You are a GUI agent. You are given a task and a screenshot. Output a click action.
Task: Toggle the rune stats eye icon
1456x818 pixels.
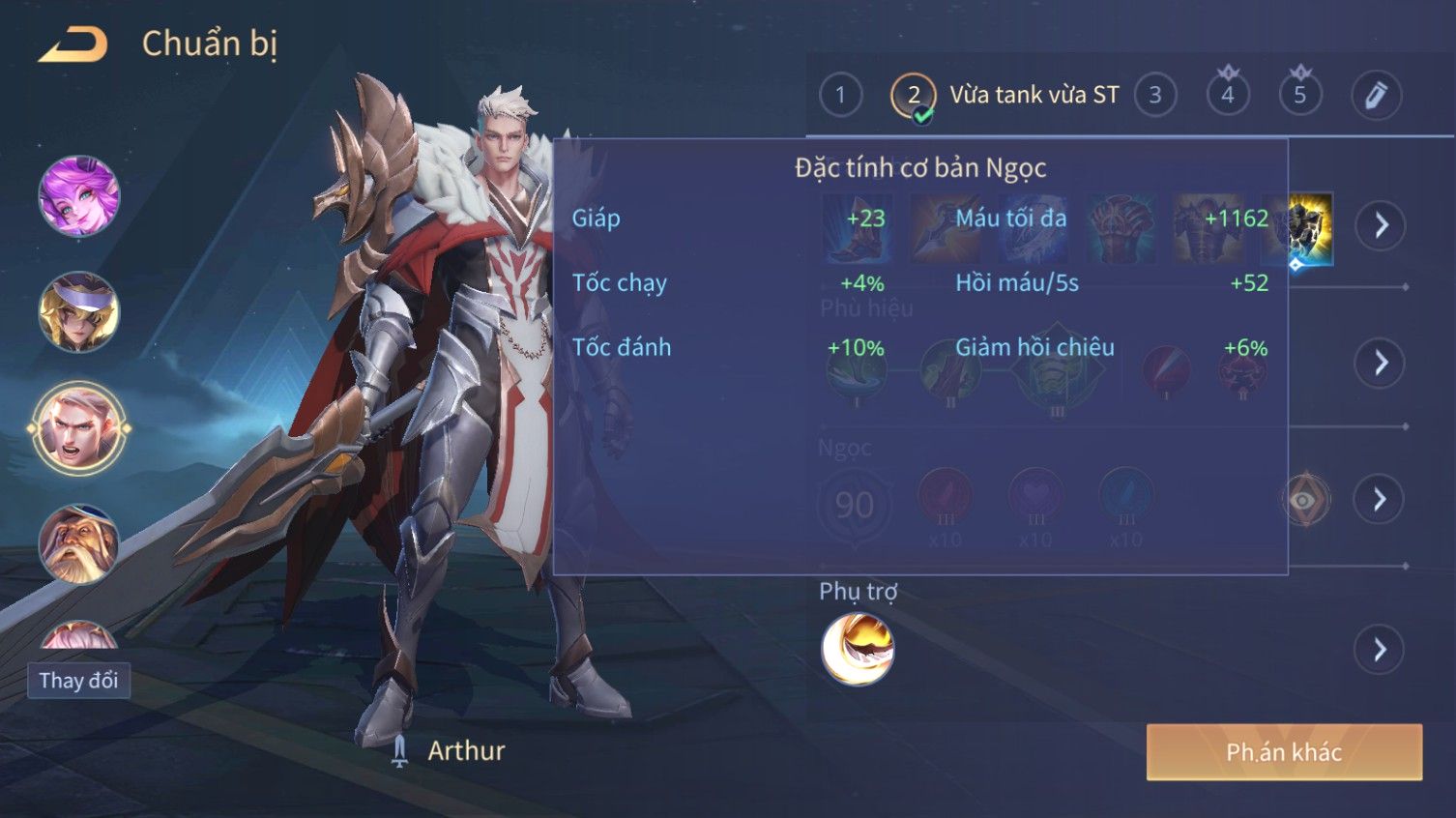pos(1304,499)
